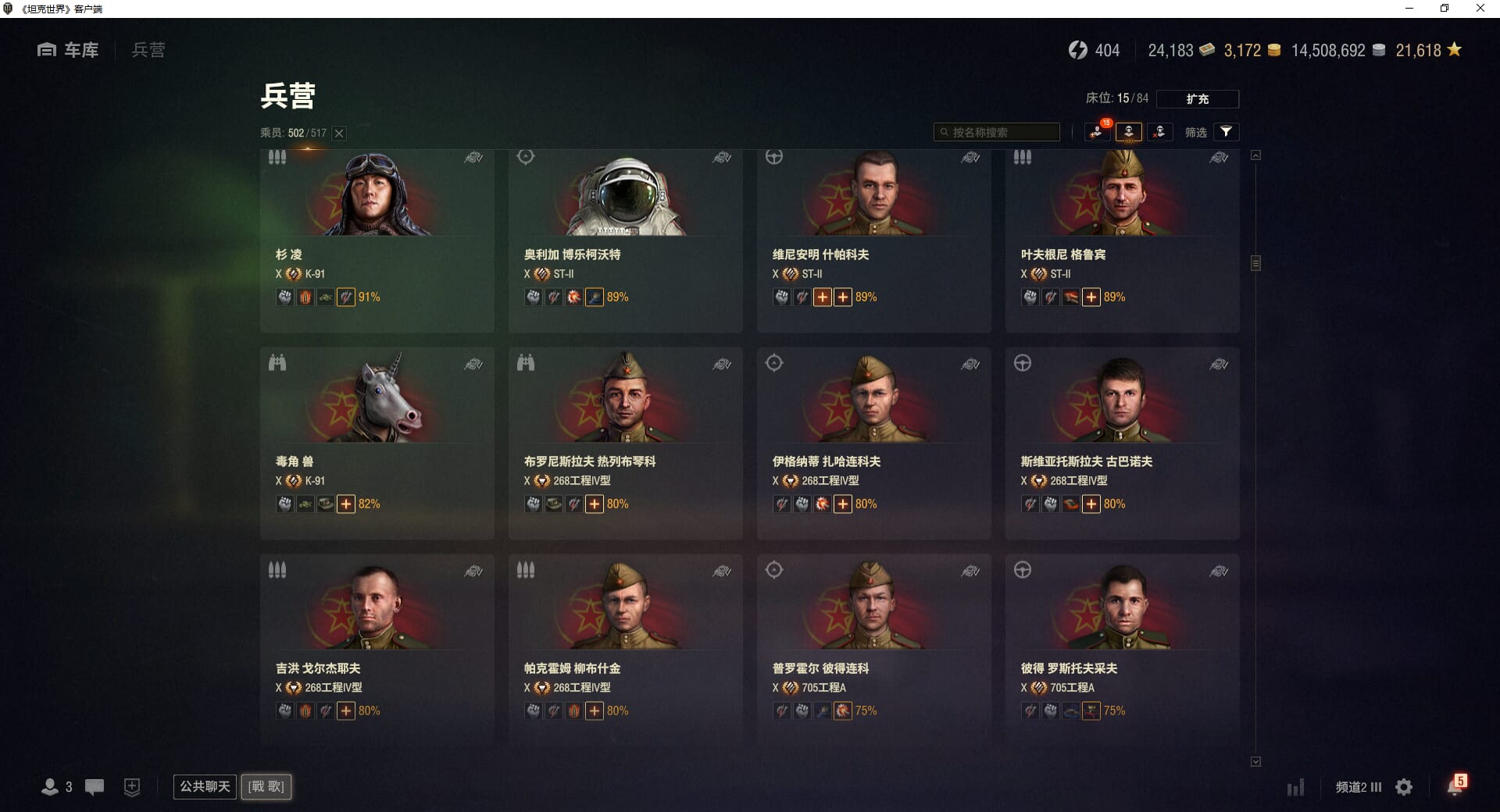
Task: Open the 筛选 filter funnel
Action: (1226, 132)
